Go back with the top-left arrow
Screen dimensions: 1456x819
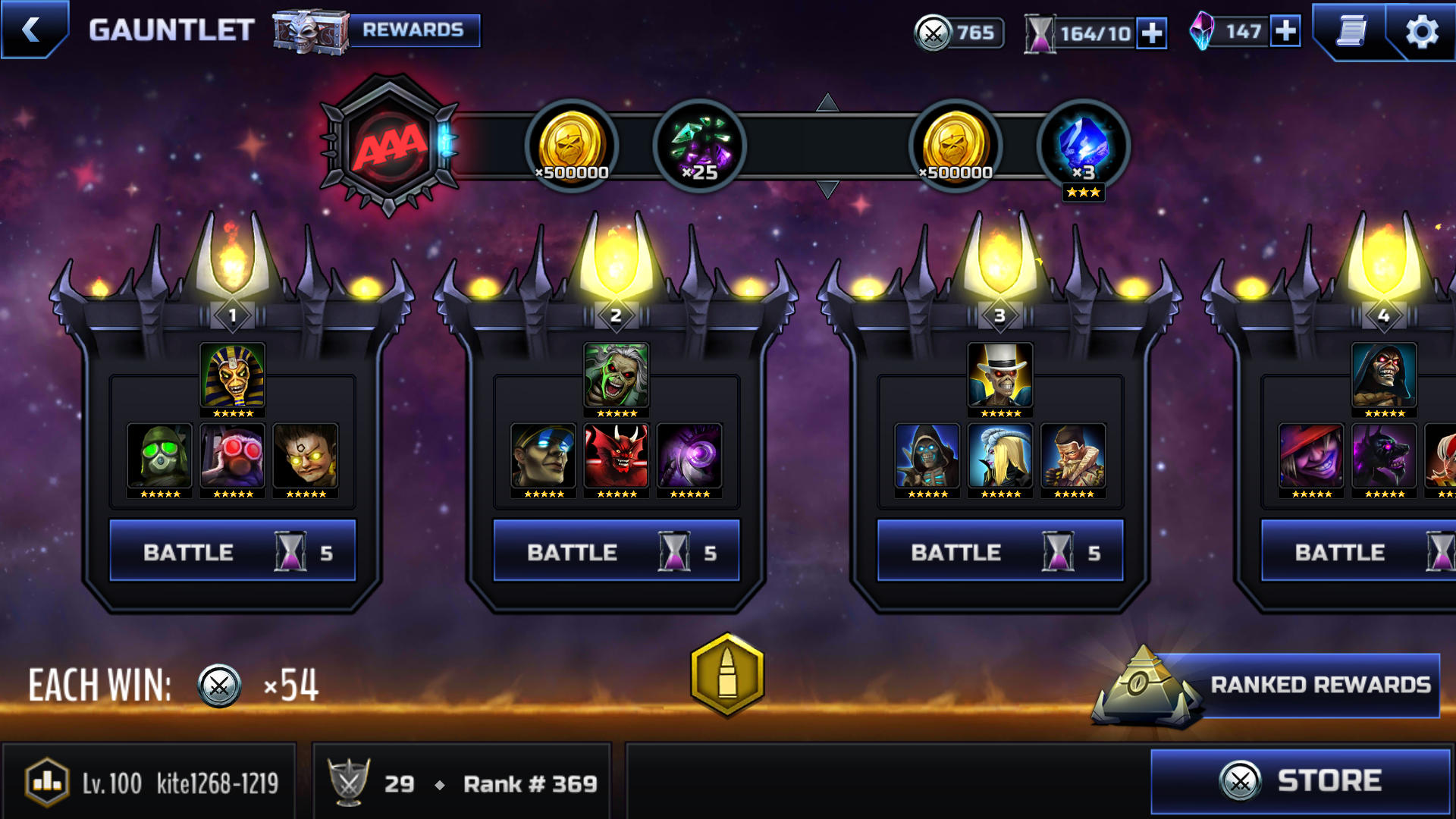coord(32,30)
